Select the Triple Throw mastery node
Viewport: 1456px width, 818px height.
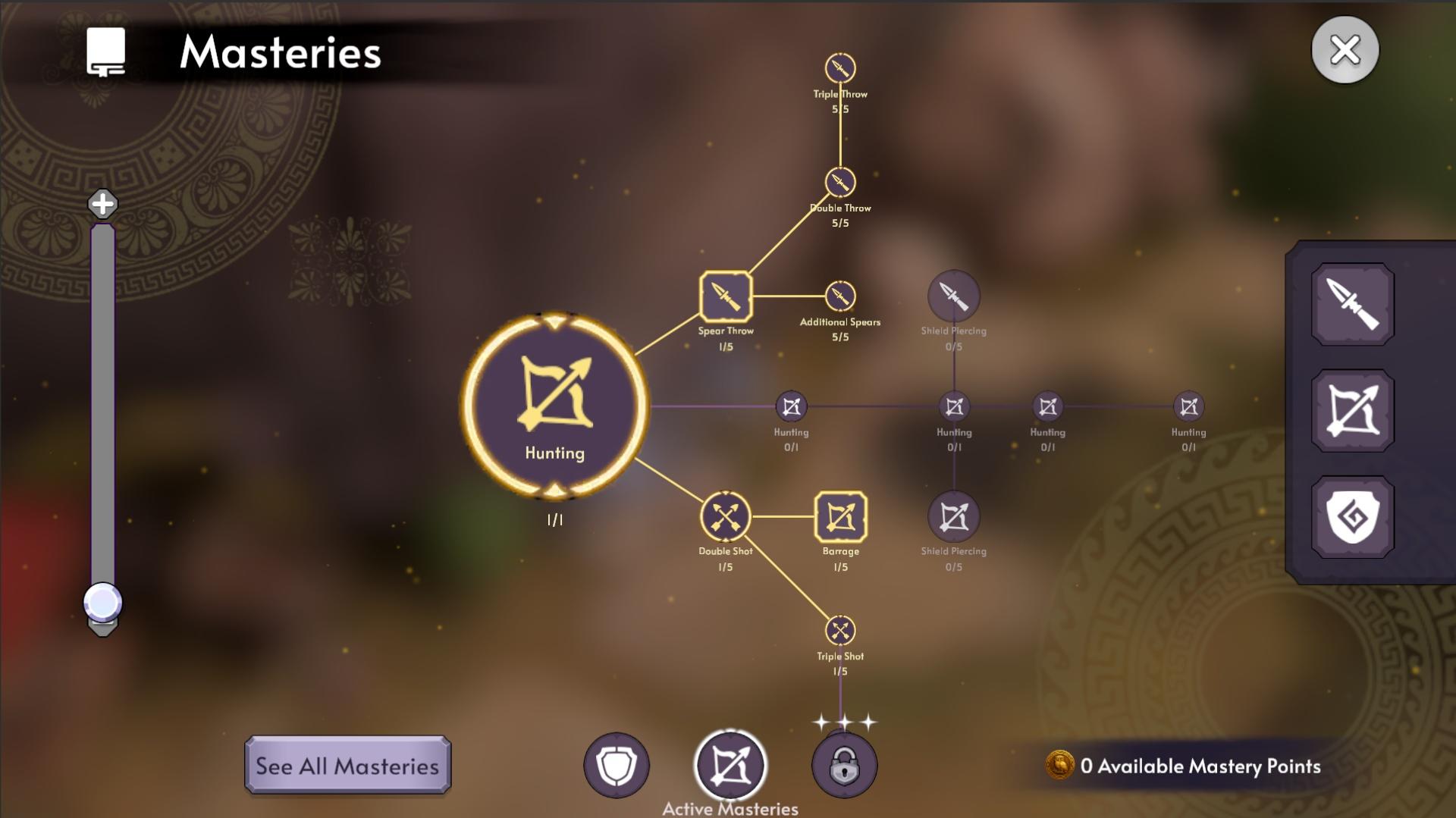click(839, 67)
